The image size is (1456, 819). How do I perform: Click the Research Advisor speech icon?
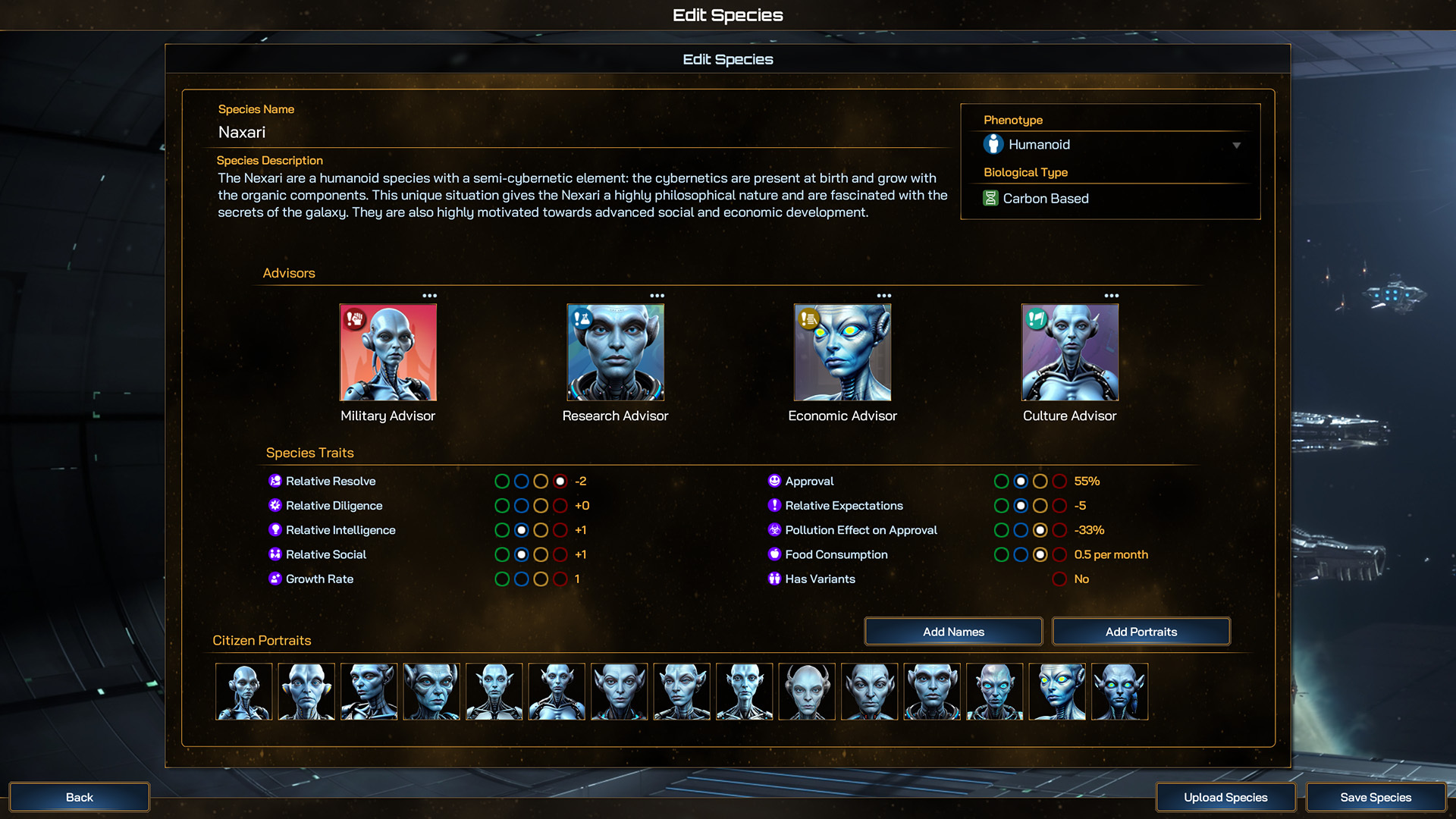coord(581,318)
